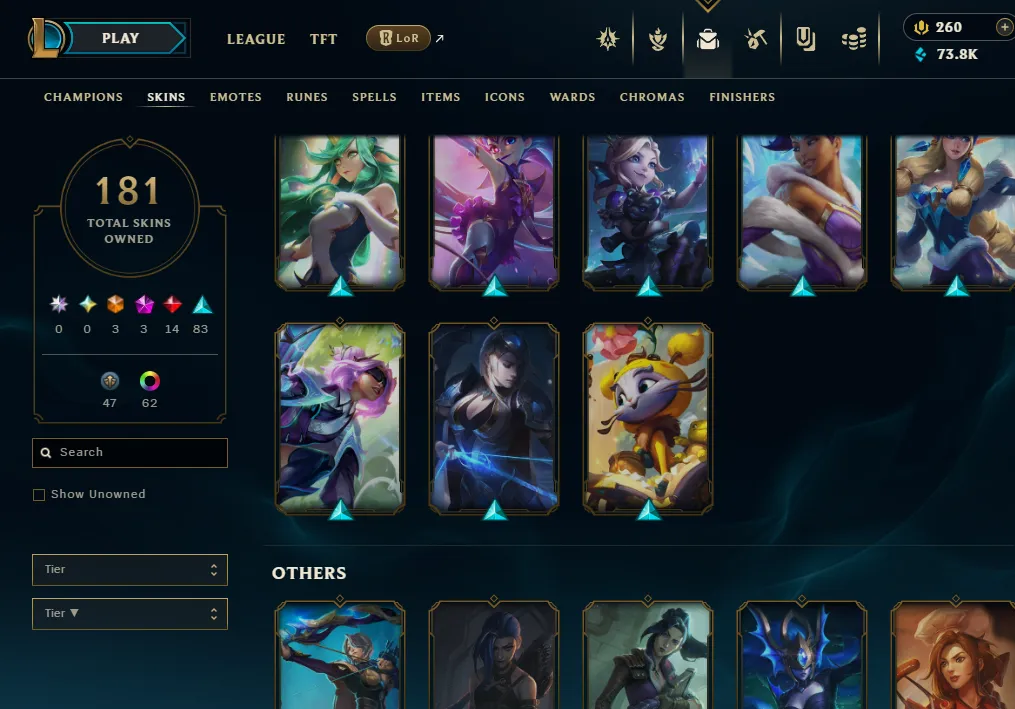Open the Icons tab
Image resolution: width=1015 pixels, height=709 pixels.
coord(505,97)
